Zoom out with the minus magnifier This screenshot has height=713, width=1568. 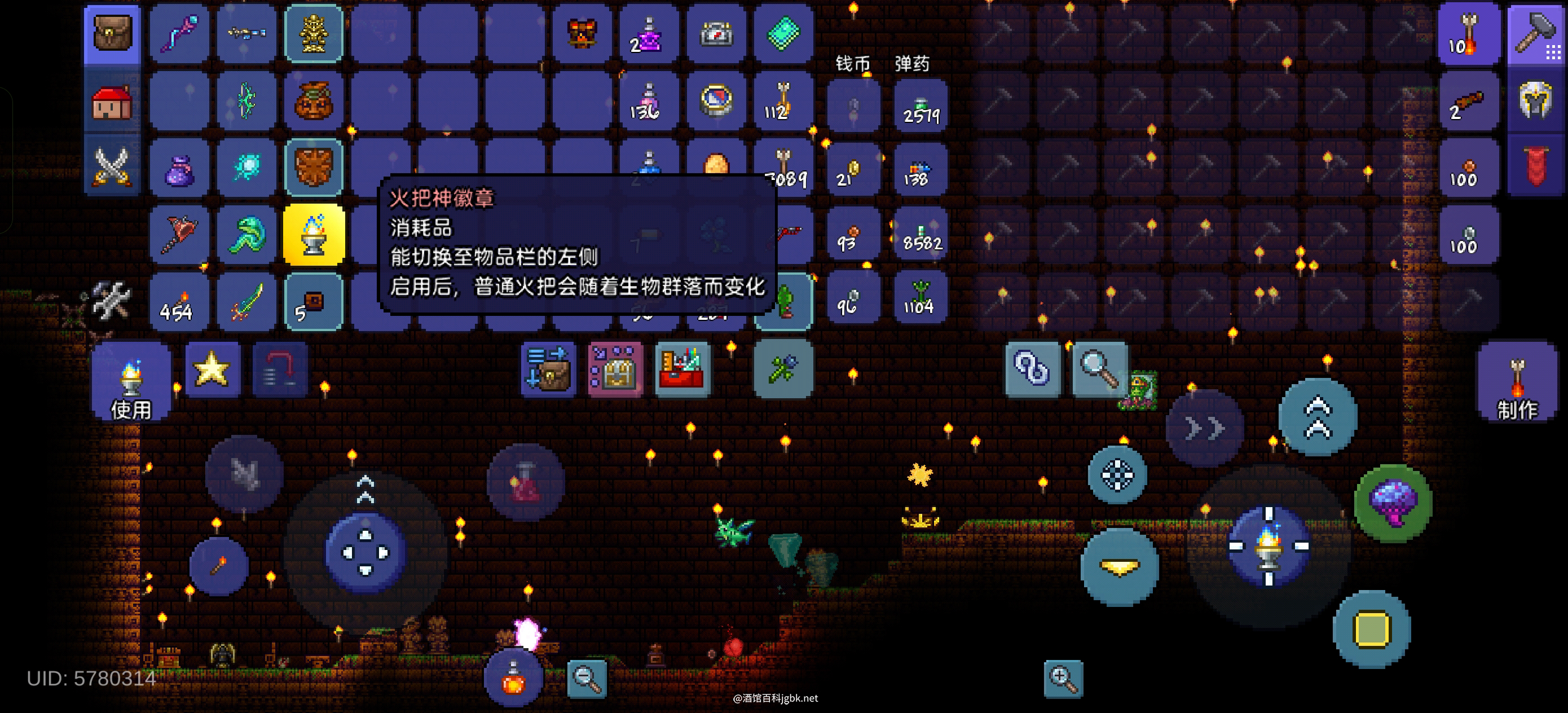(x=587, y=678)
